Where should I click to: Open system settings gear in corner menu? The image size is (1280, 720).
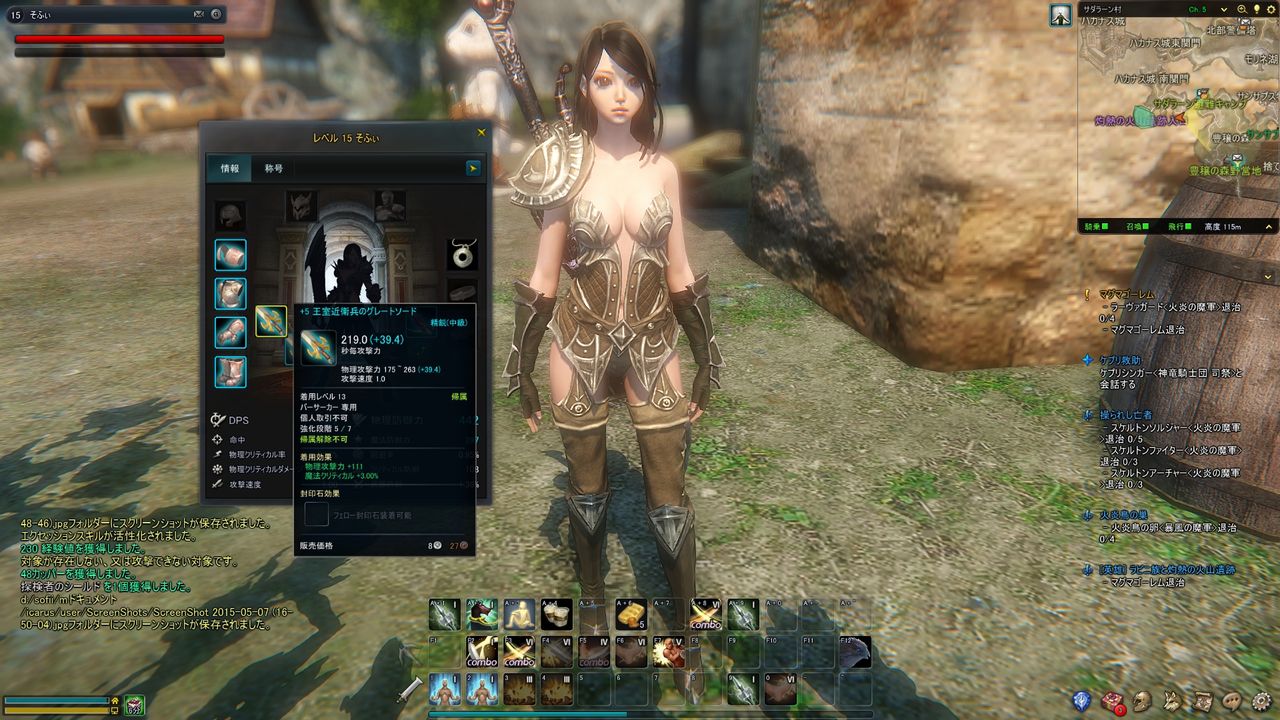(1262, 701)
